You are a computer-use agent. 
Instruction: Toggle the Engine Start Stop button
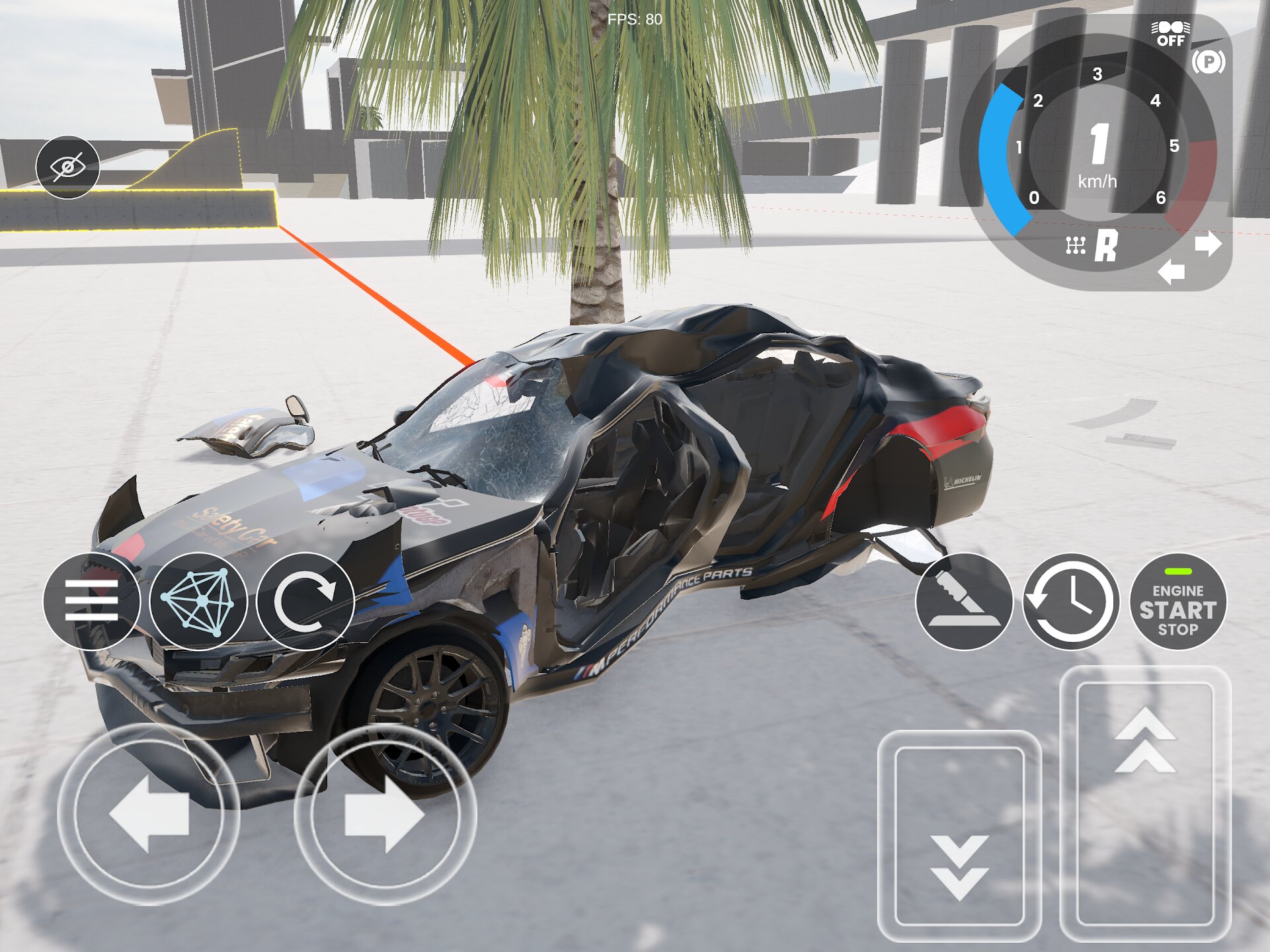pos(1178,601)
